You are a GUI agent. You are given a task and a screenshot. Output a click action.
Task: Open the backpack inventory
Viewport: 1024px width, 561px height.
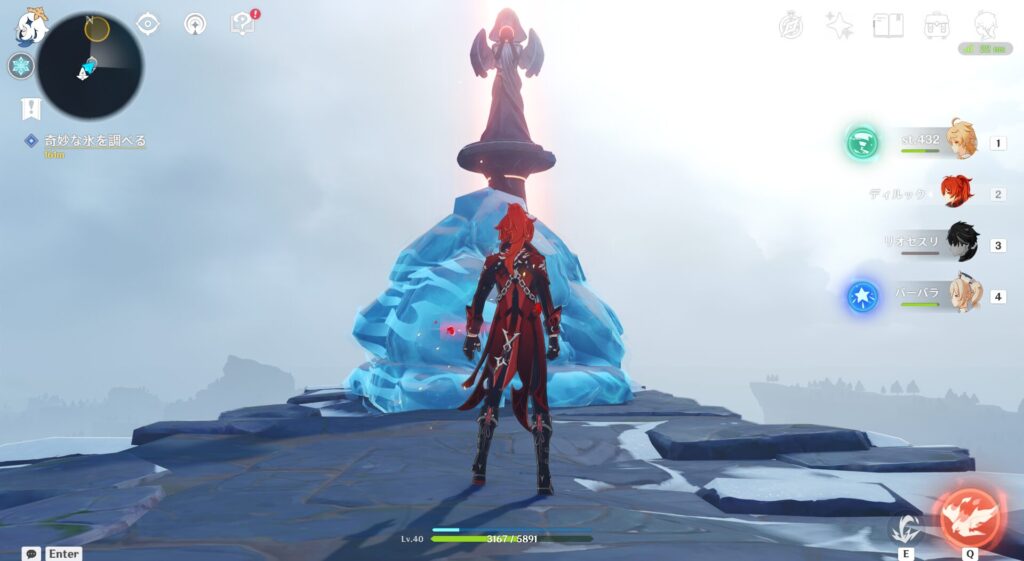936,26
